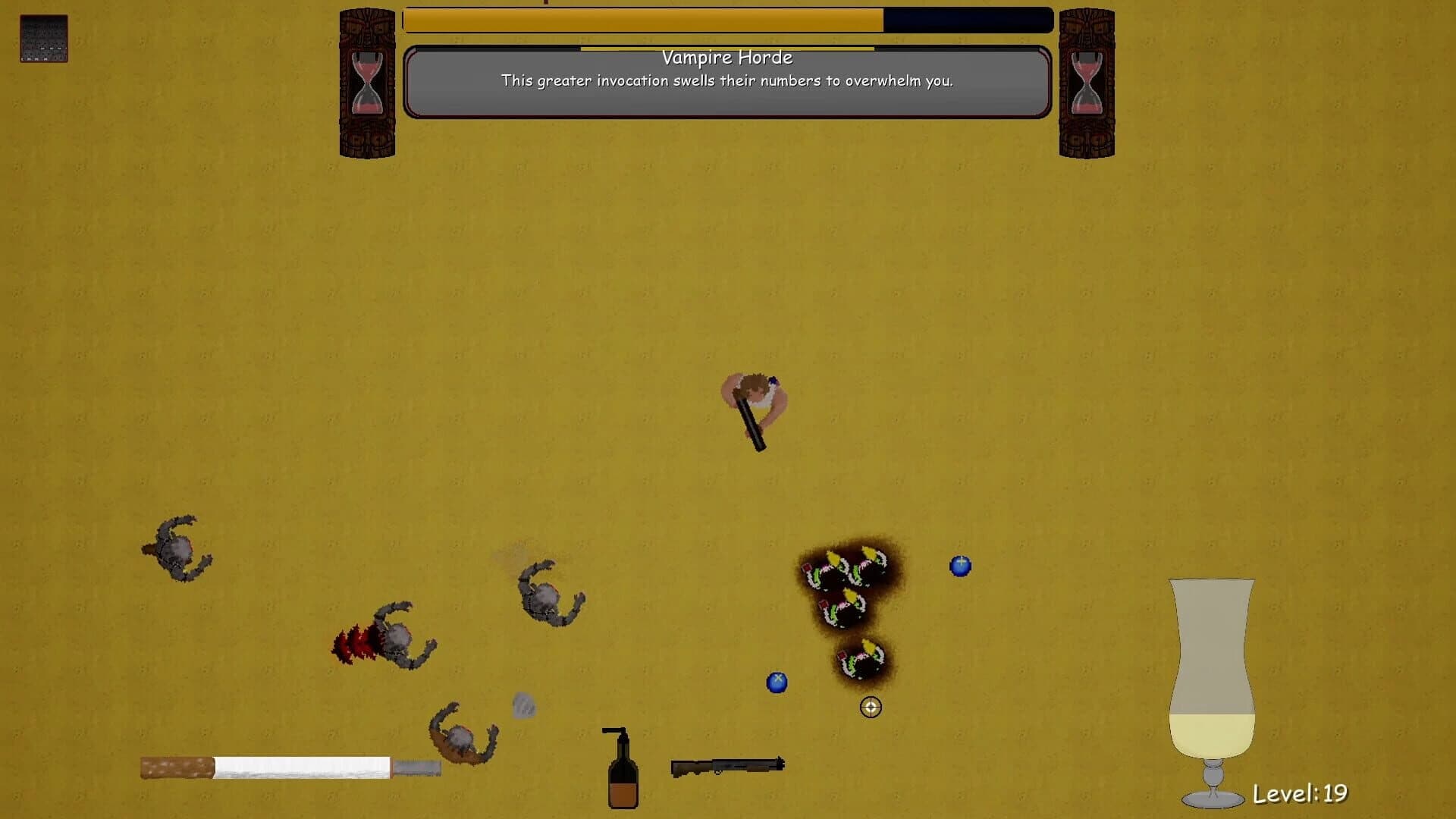Click the left tiki totem pillar
This screenshot has width=1456, height=819.
click(x=366, y=136)
